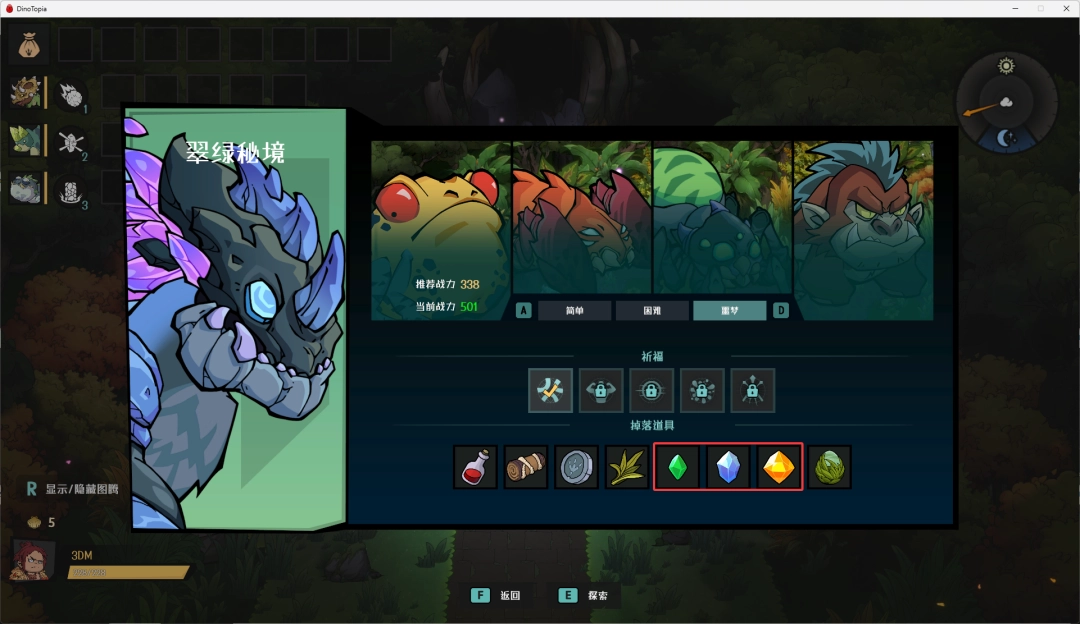Switch to 困难 difficulty
The height and width of the screenshot is (624, 1080).
click(652, 311)
